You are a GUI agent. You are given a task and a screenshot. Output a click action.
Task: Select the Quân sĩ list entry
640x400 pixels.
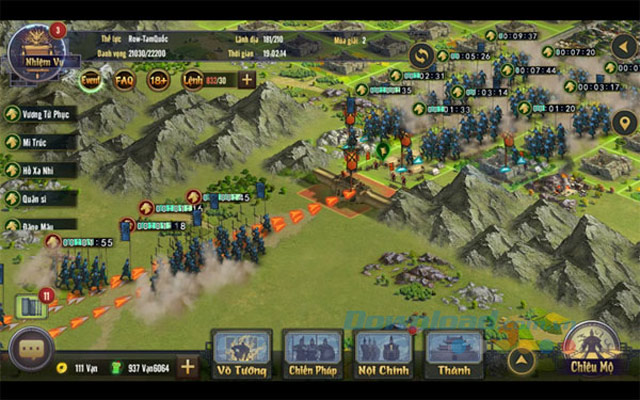coord(40,197)
